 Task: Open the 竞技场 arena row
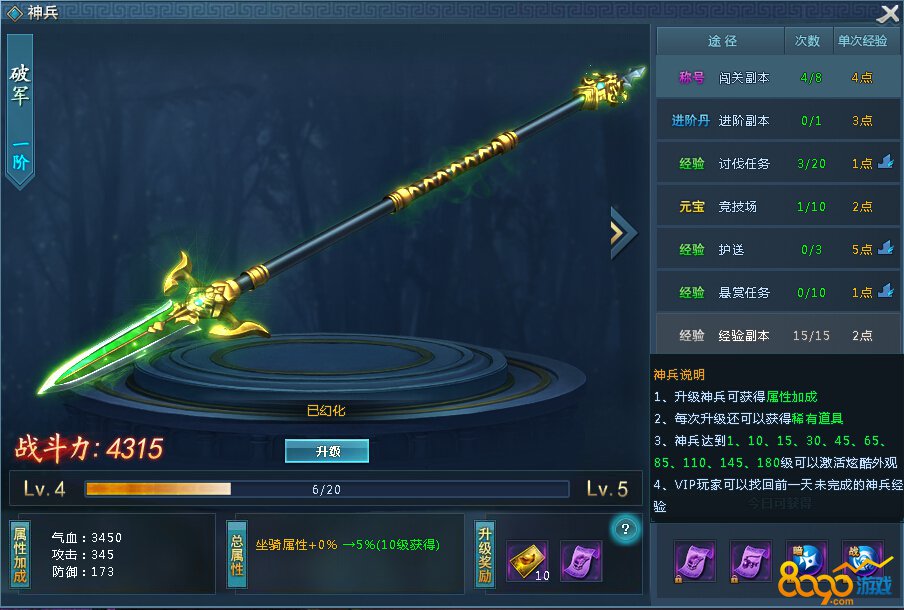click(778, 206)
